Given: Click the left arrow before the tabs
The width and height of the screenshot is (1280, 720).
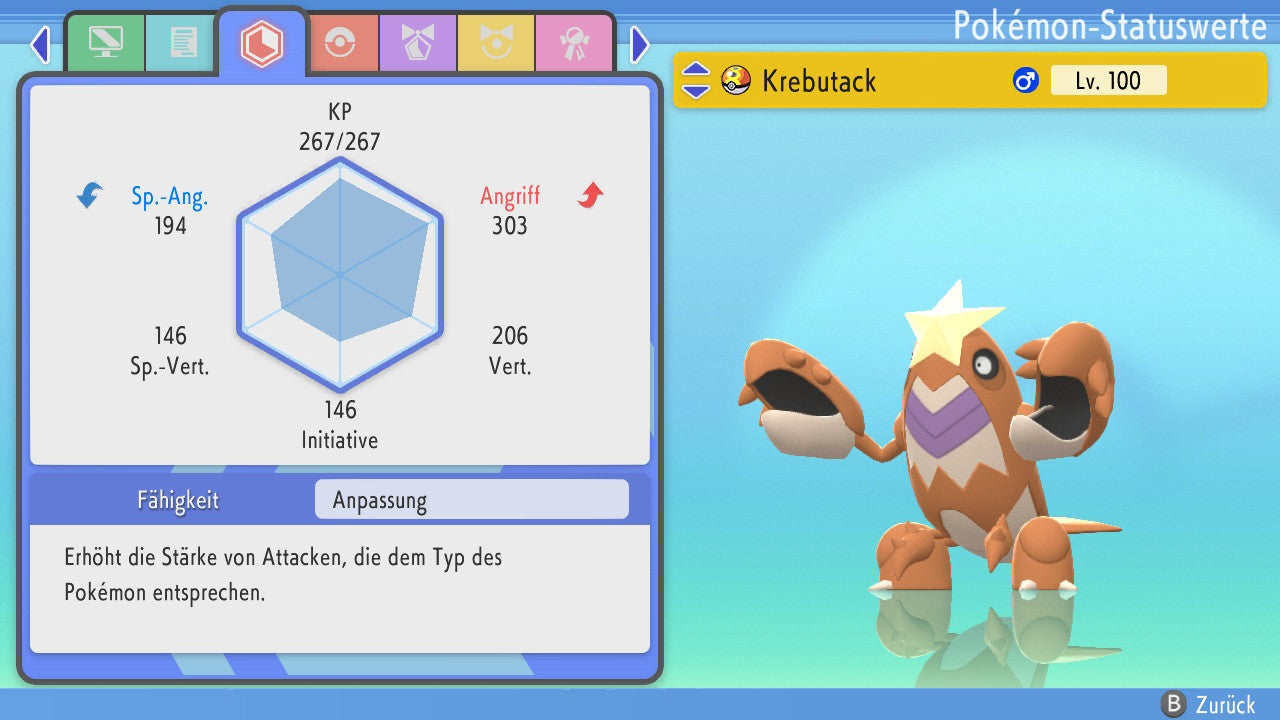Looking at the screenshot, I should pyautogui.click(x=40, y=44).
